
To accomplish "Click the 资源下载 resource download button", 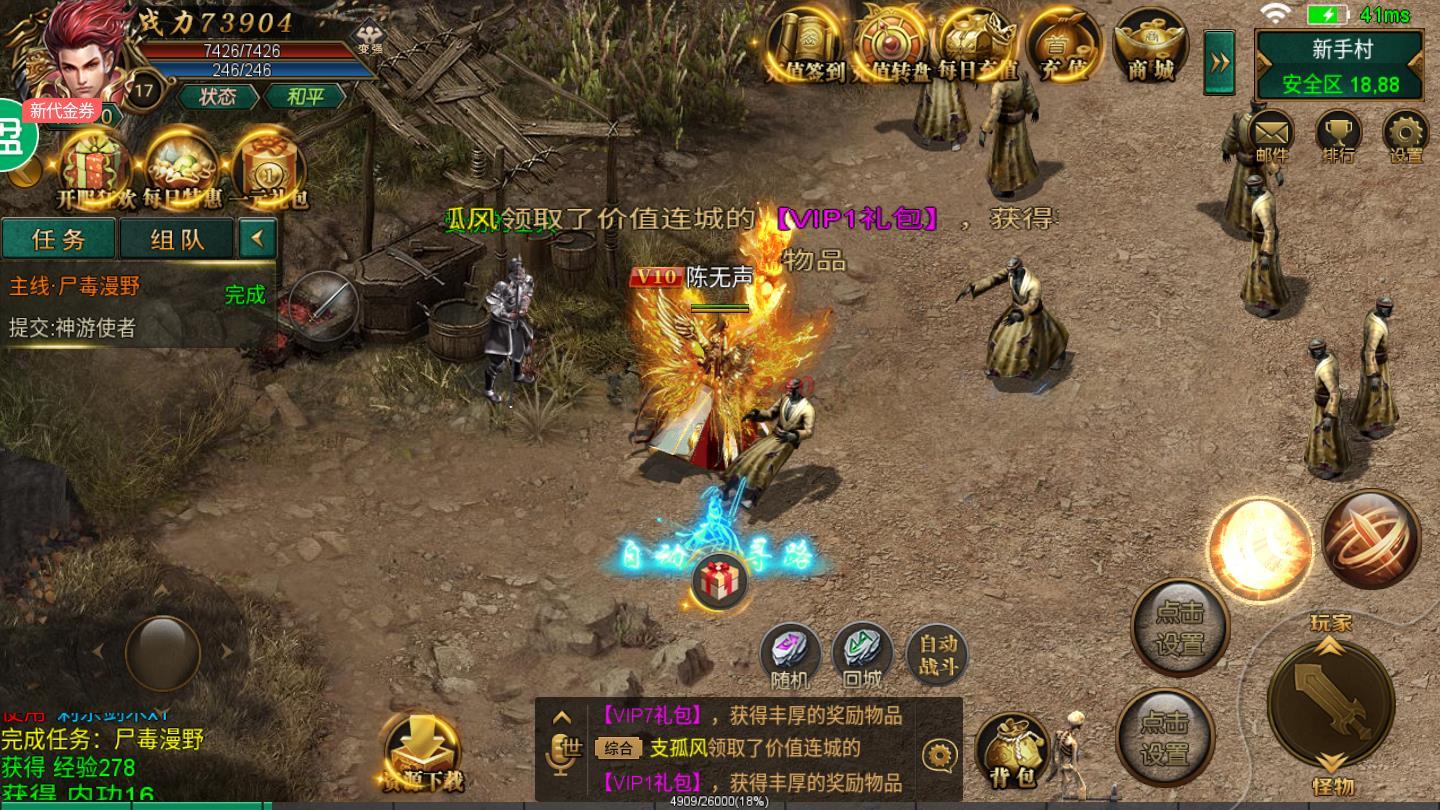I will pyautogui.click(x=422, y=752).
